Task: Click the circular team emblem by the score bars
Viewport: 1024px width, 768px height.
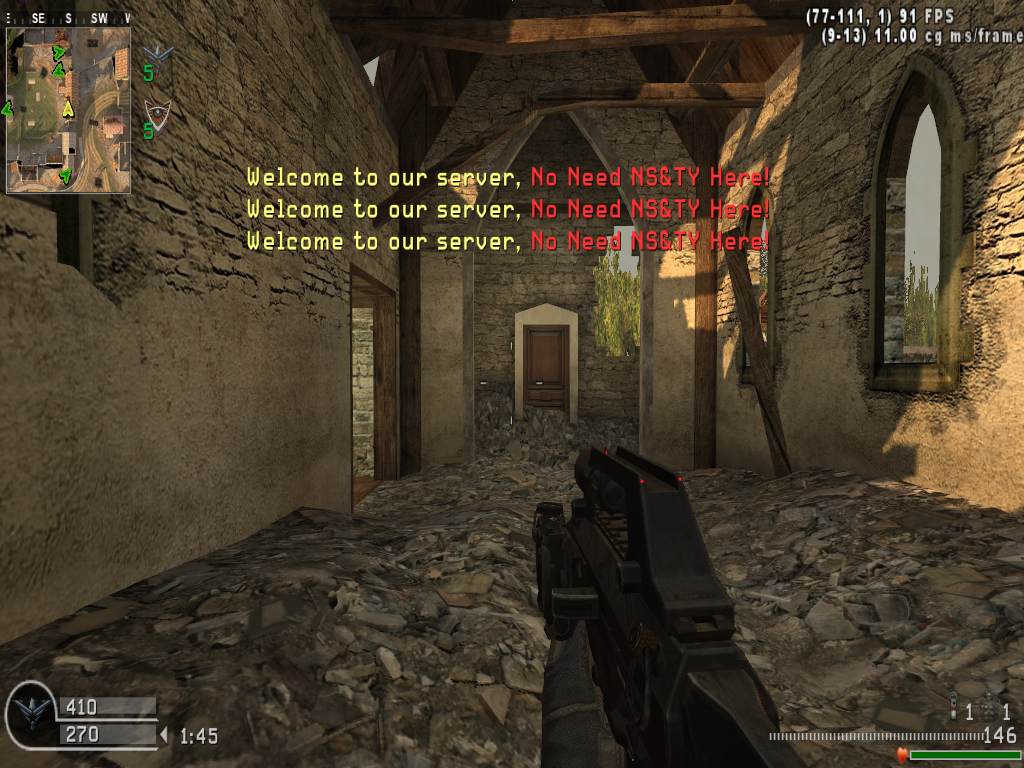Action: 30,716
